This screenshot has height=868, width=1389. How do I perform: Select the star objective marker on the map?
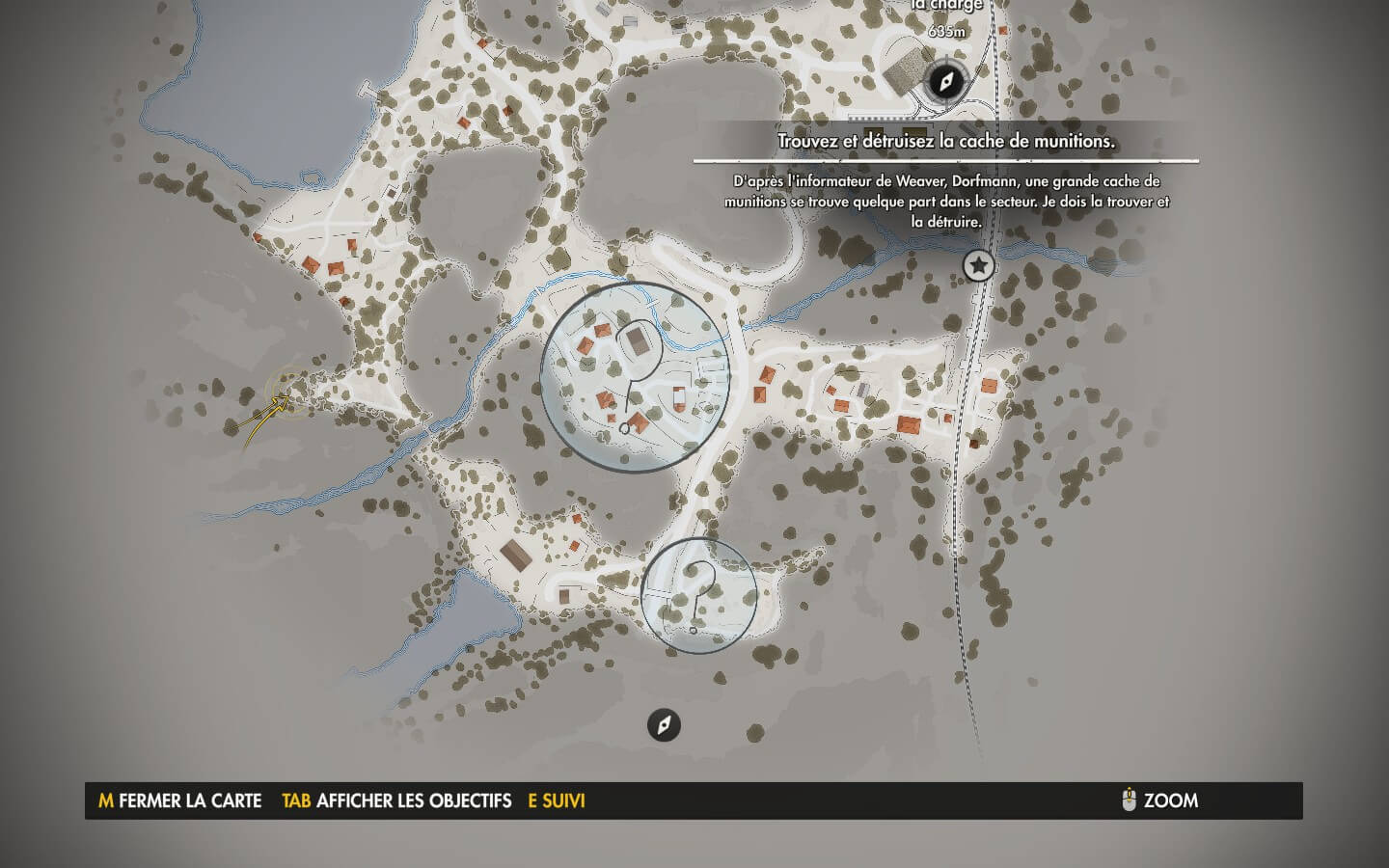click(x=979, y=265)
